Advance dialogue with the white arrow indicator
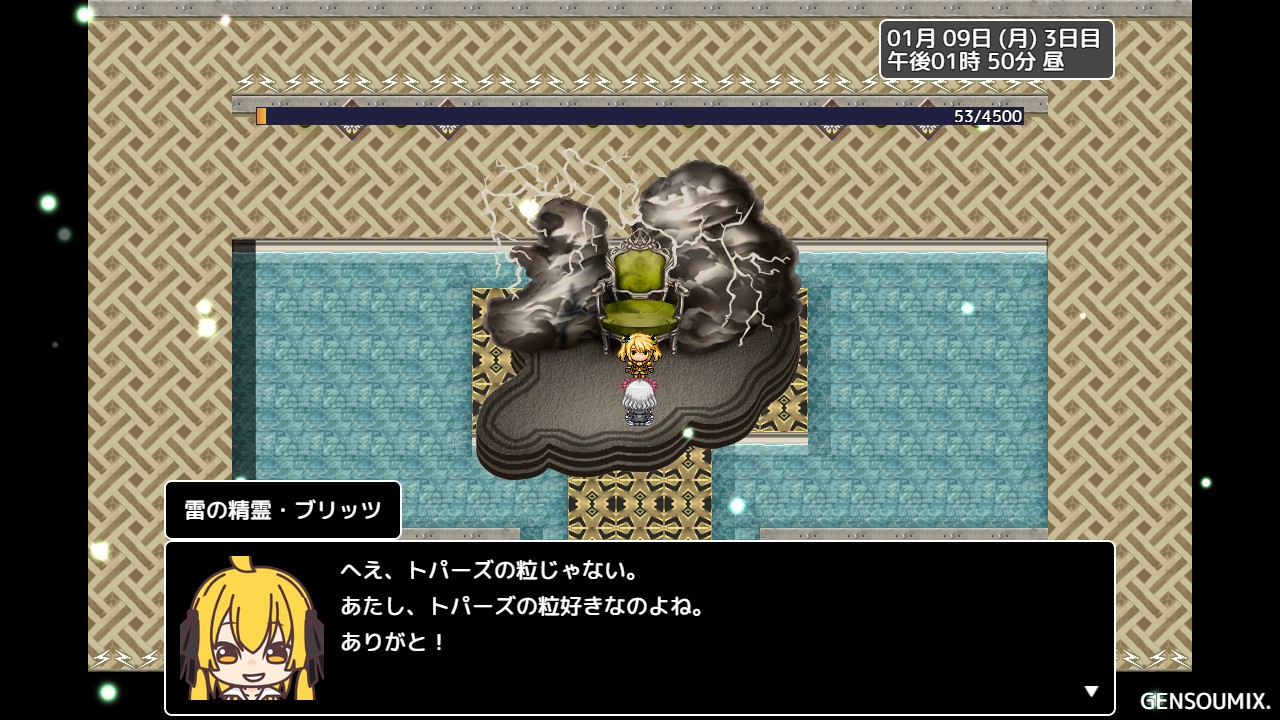Screen dimensions: 1280x720 (1091, 691)
